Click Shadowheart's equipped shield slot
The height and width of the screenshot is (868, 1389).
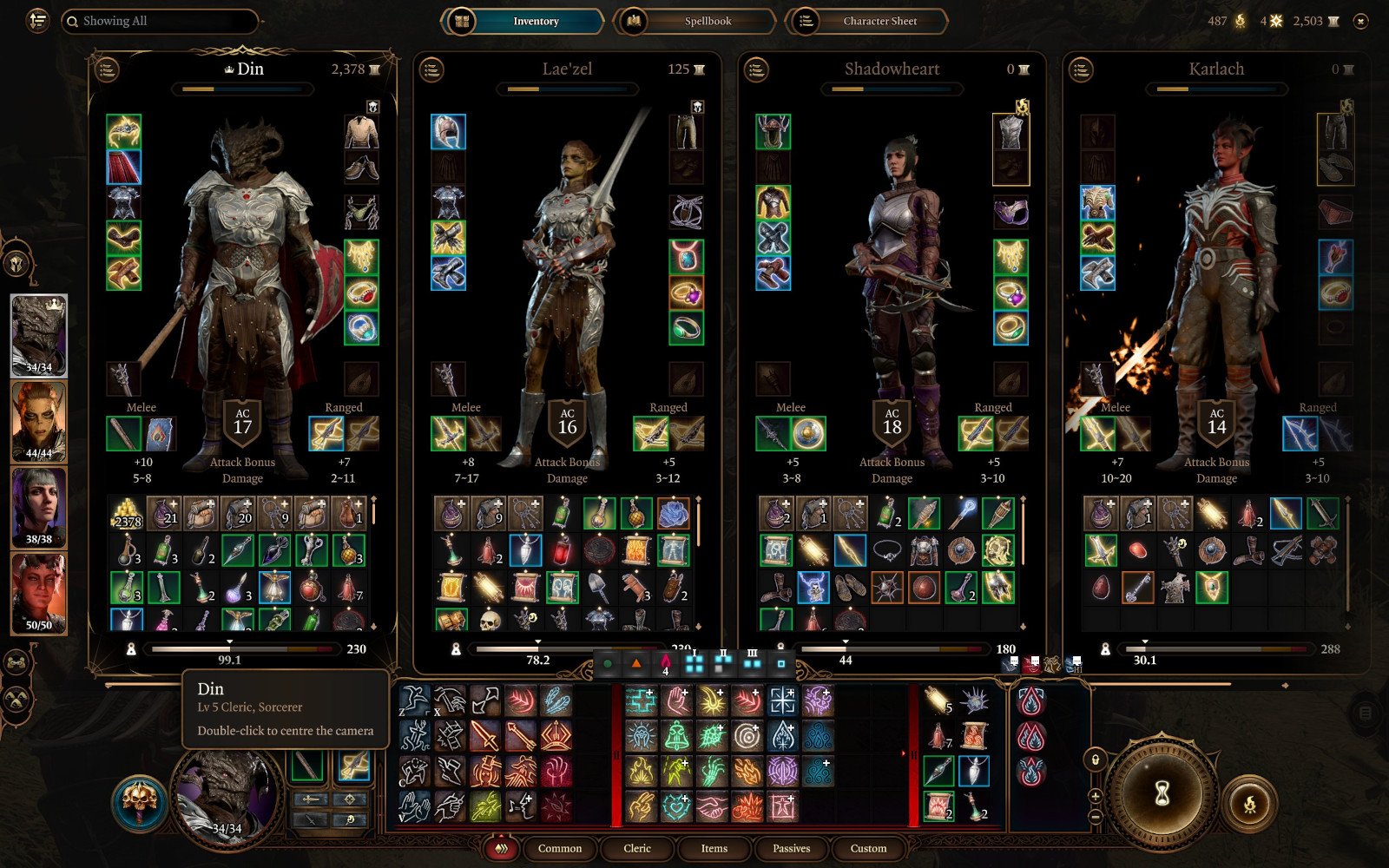[x=808, y=433]
